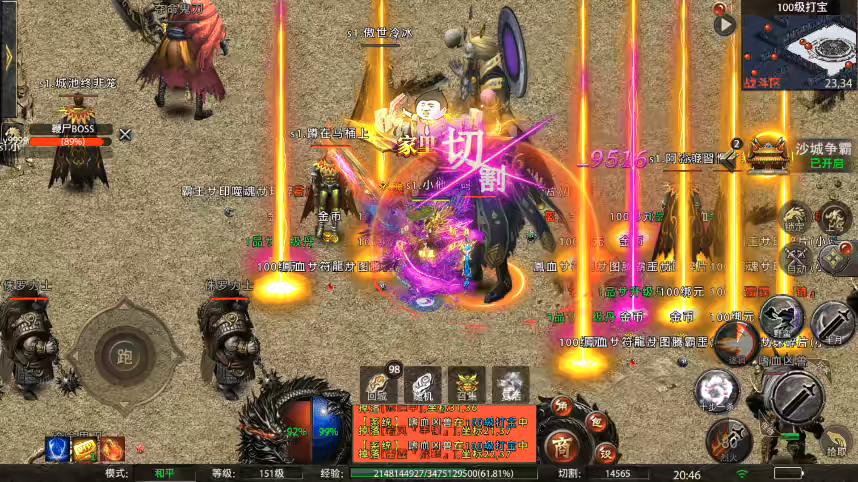Image resolution: width=858 pixels, height=482 pixels.
Task: Tap the 拾取 pick-up button
Action: 836,442
